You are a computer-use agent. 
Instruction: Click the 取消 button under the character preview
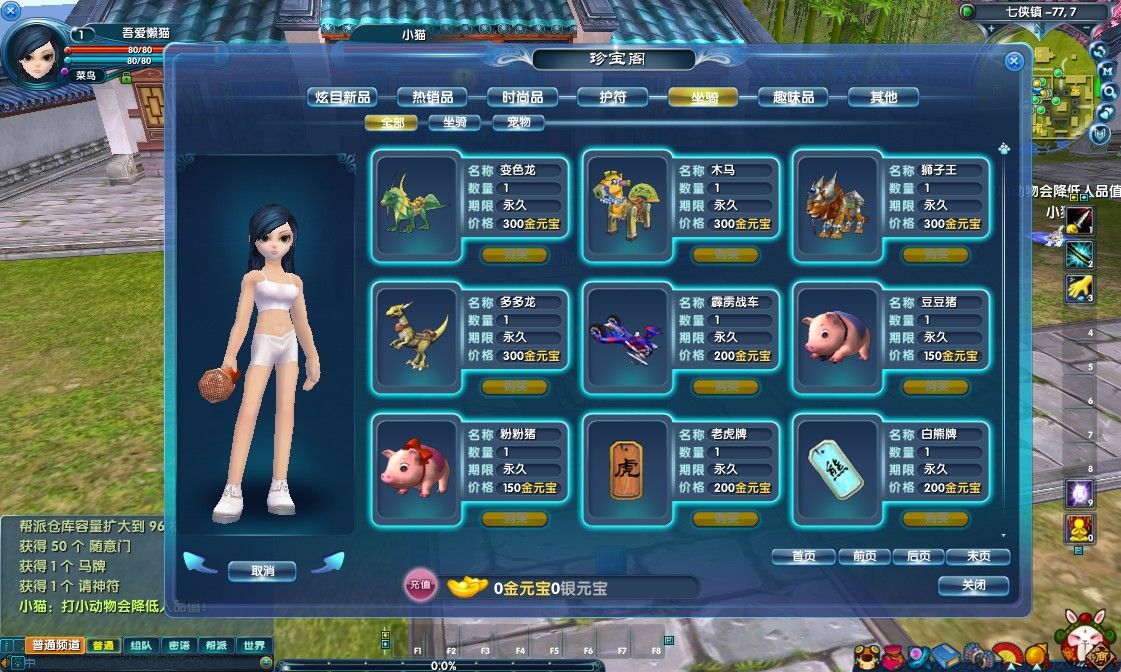coord(262,571)
